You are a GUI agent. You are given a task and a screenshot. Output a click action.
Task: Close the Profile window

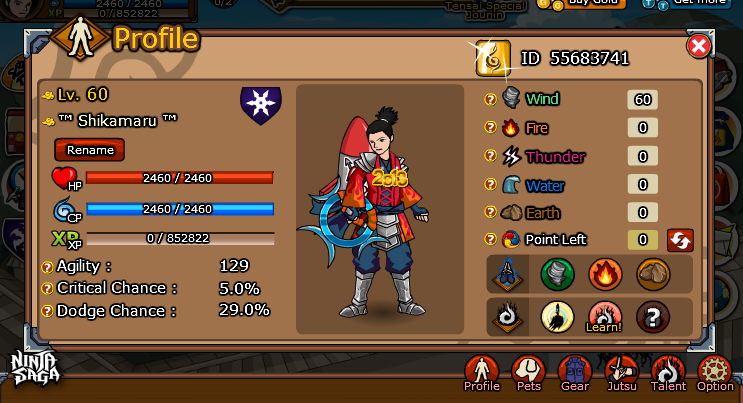(699, 46)
